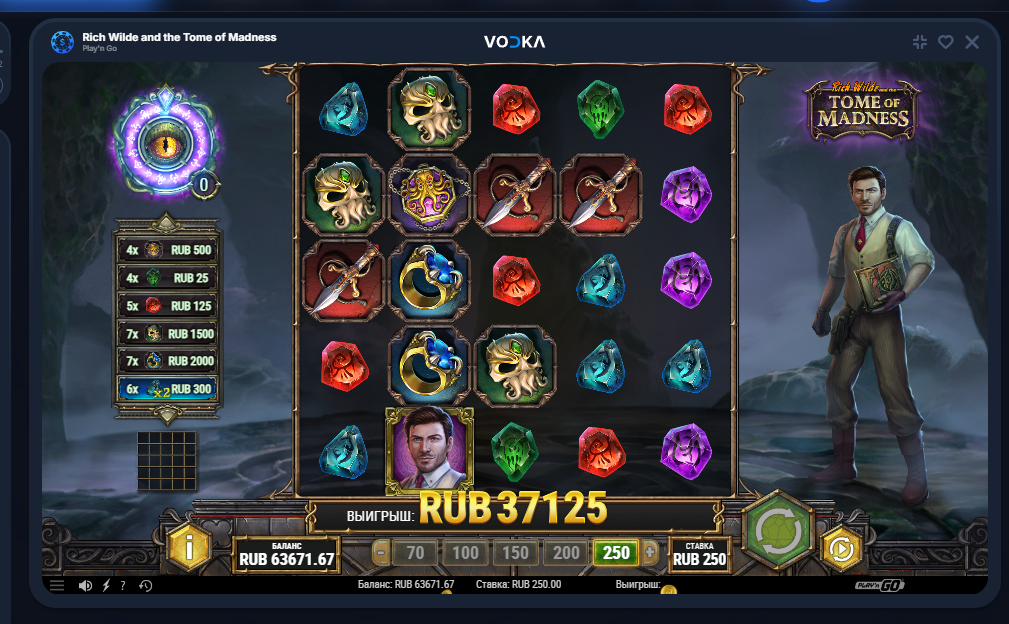Toggle fullscreen mode for the game frame
This screenshot has height=624, width=1009.
920,42
